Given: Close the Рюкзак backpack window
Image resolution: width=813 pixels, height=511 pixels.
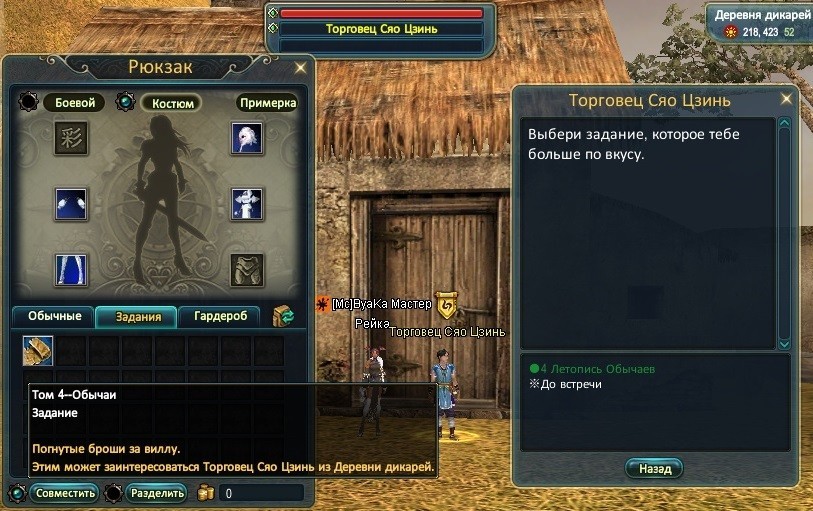Looking at the screenshot, I should [300, 68].
